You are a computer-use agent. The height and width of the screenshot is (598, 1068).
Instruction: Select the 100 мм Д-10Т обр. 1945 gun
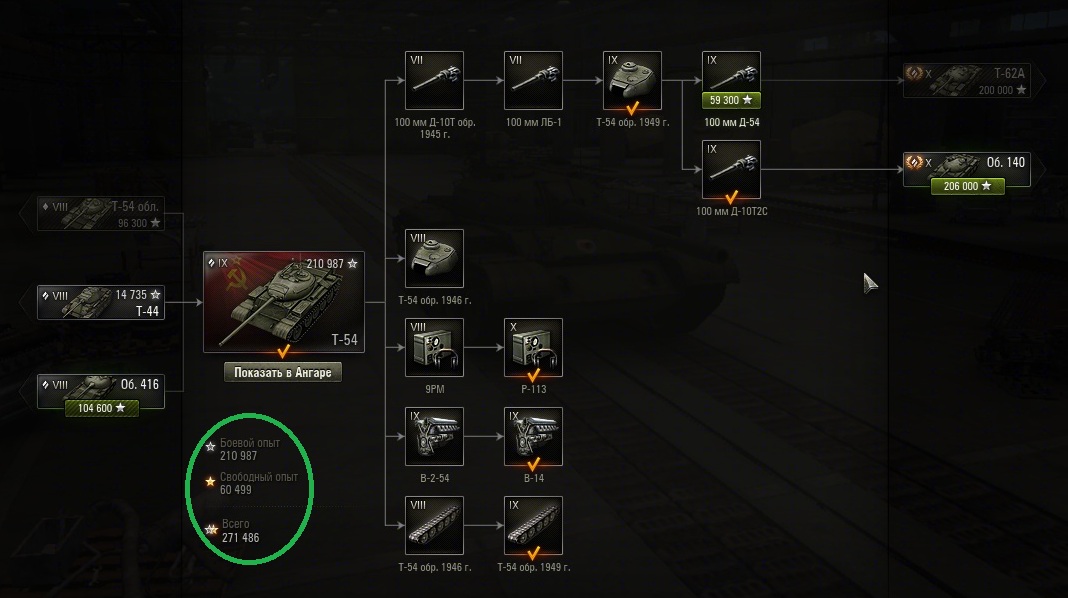pyautogui.click(x=434, y=80)
